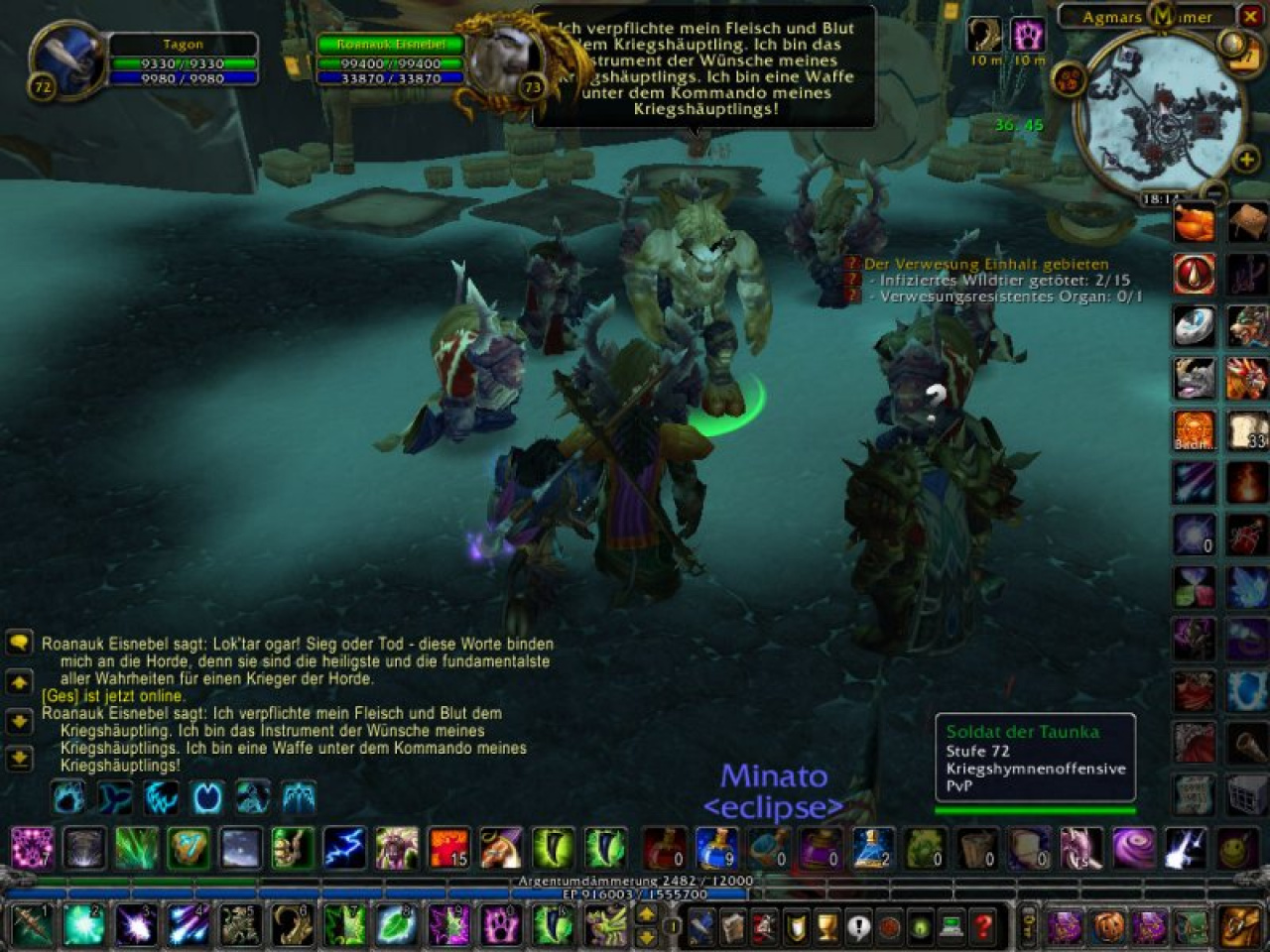Image resolution: width=1270 pixels, height=952 pixels.
Task: Jump chat to the bottom
Action: coord(19,759)
